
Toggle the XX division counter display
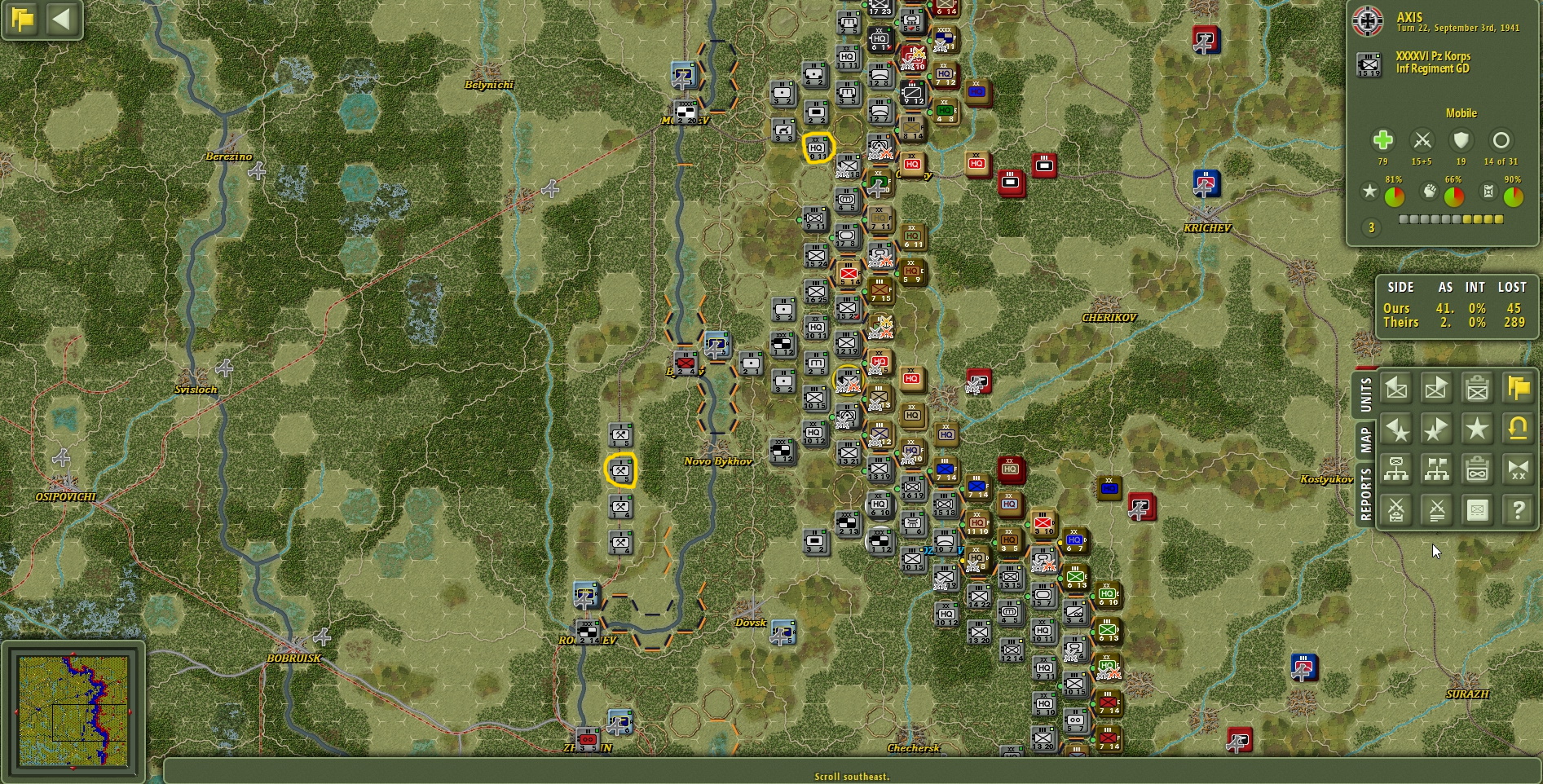[1518, 469]
